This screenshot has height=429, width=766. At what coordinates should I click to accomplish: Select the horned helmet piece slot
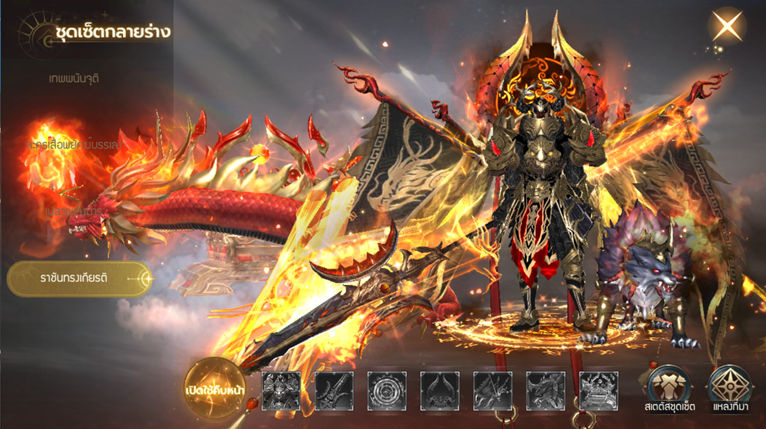pos(440,391)
